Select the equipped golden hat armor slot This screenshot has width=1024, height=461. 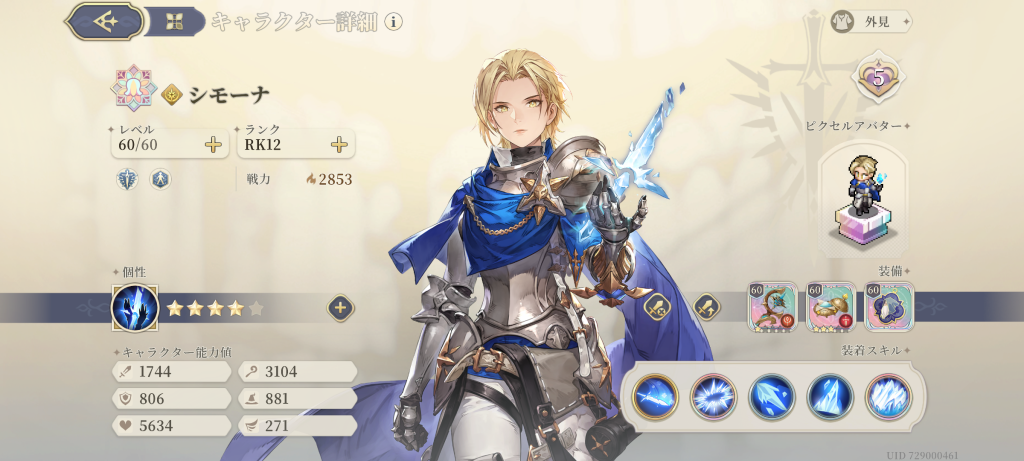tap(830, 306)
